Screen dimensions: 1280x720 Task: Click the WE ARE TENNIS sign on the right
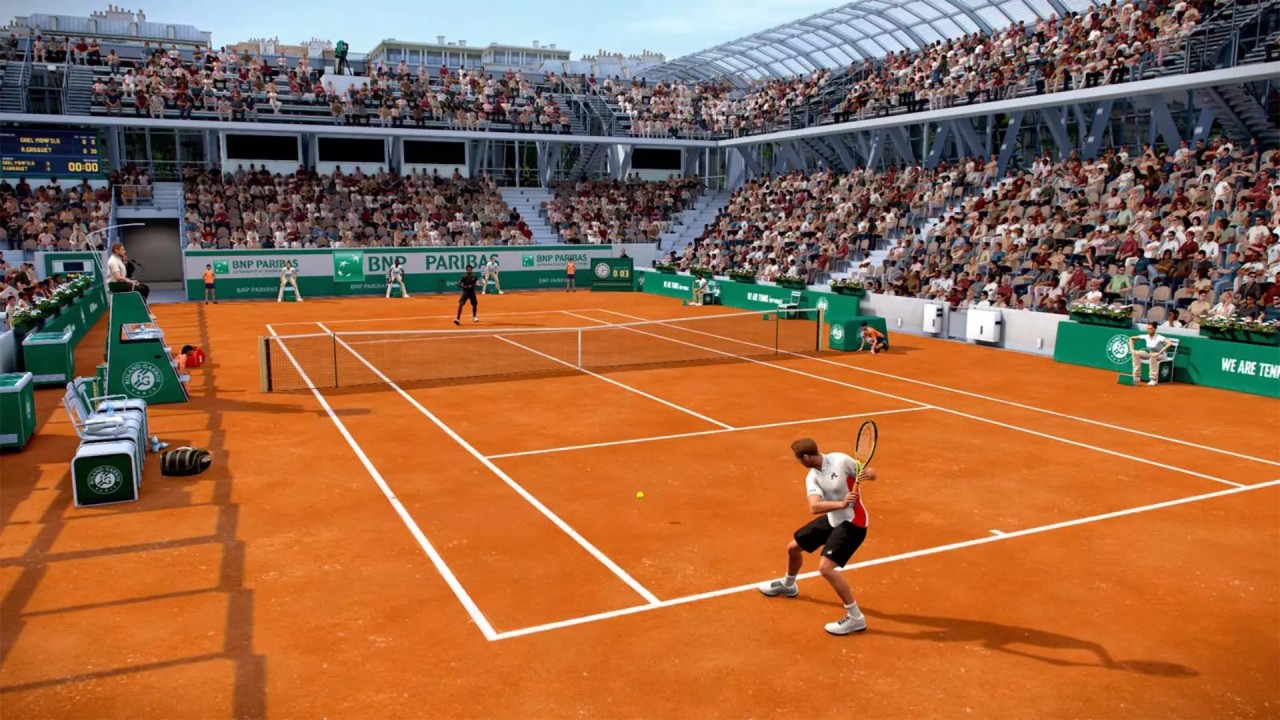(1246, 364)
